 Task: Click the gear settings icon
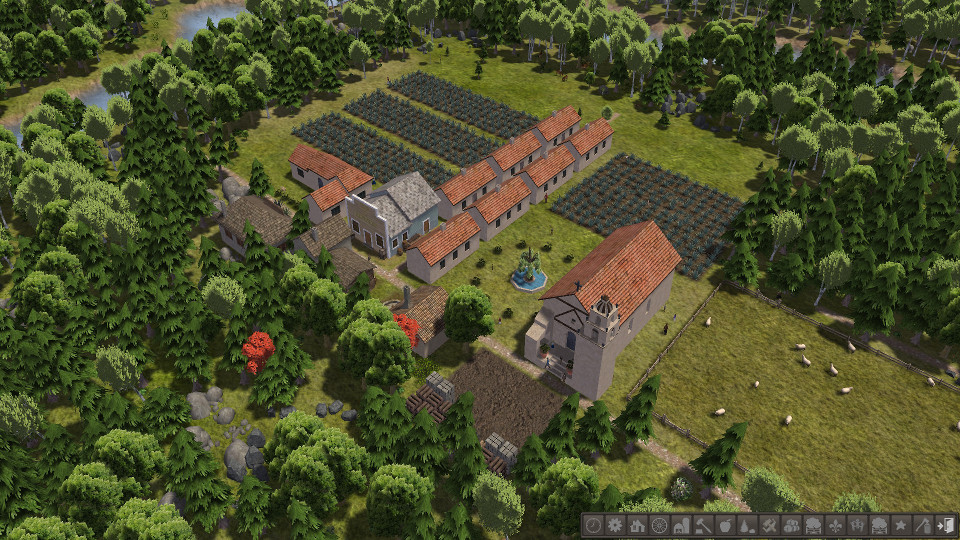[615, 525]
